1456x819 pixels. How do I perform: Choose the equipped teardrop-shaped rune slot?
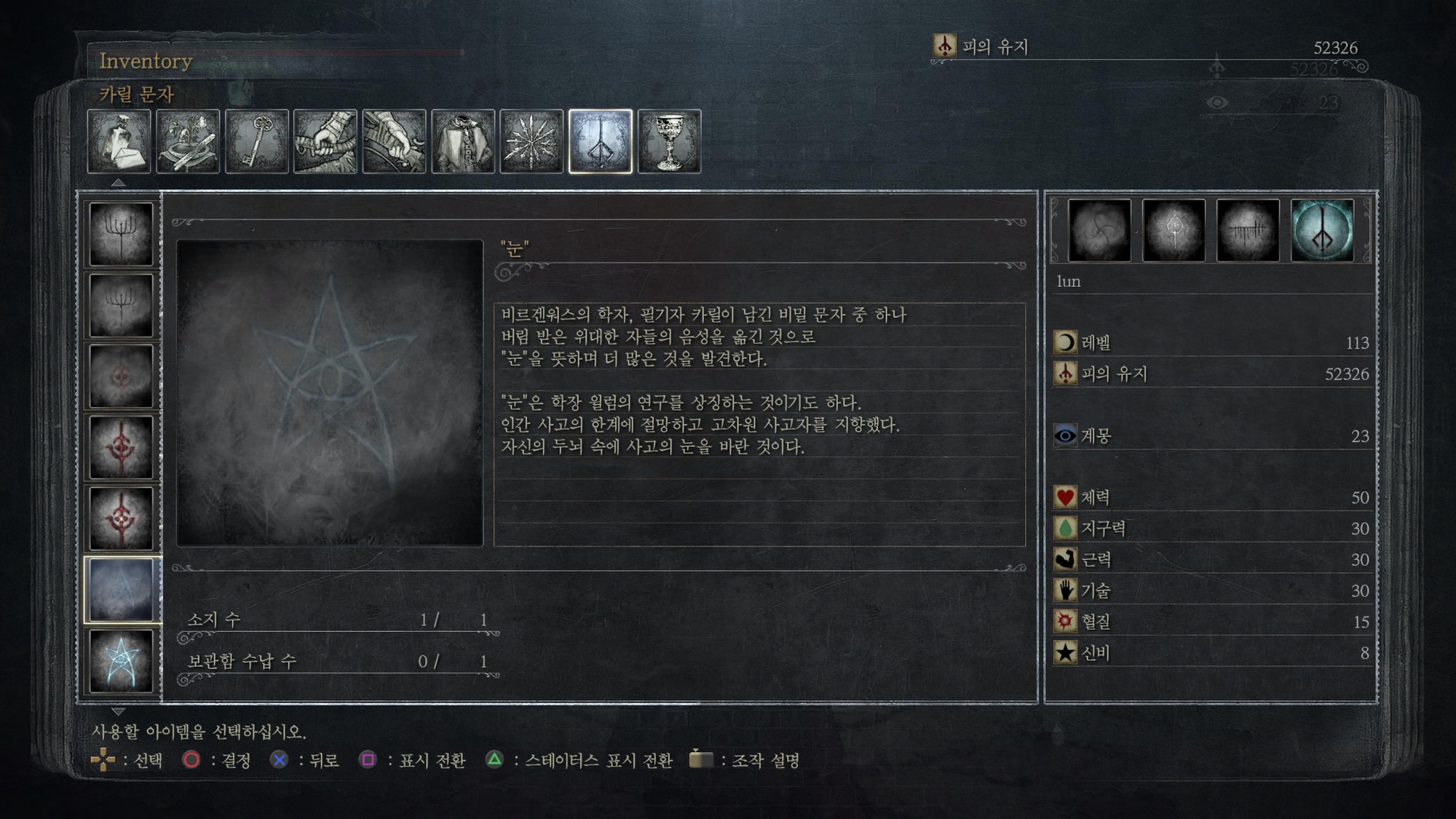click(x=1174, y=230)
